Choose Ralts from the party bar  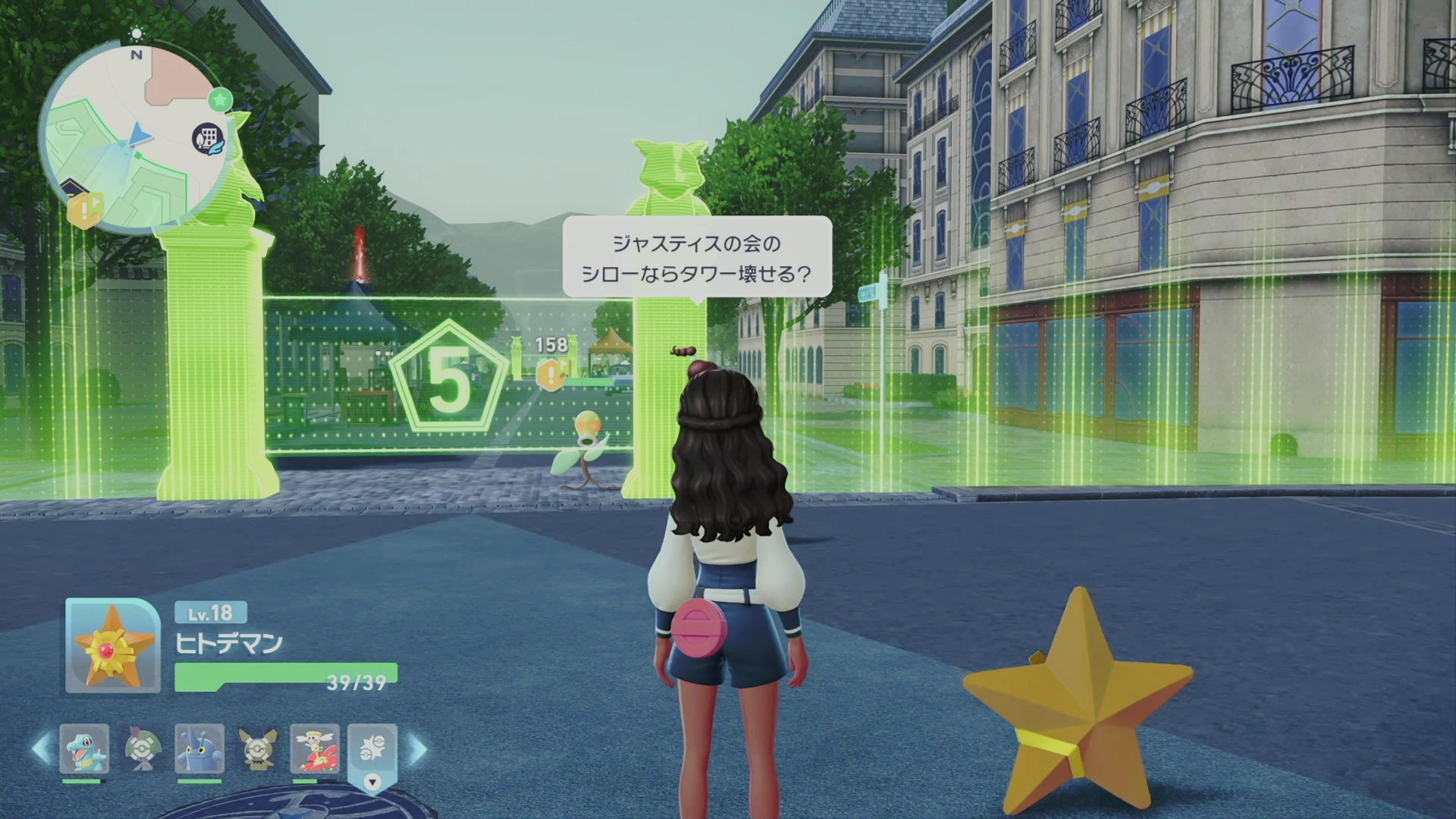(141, 748)
